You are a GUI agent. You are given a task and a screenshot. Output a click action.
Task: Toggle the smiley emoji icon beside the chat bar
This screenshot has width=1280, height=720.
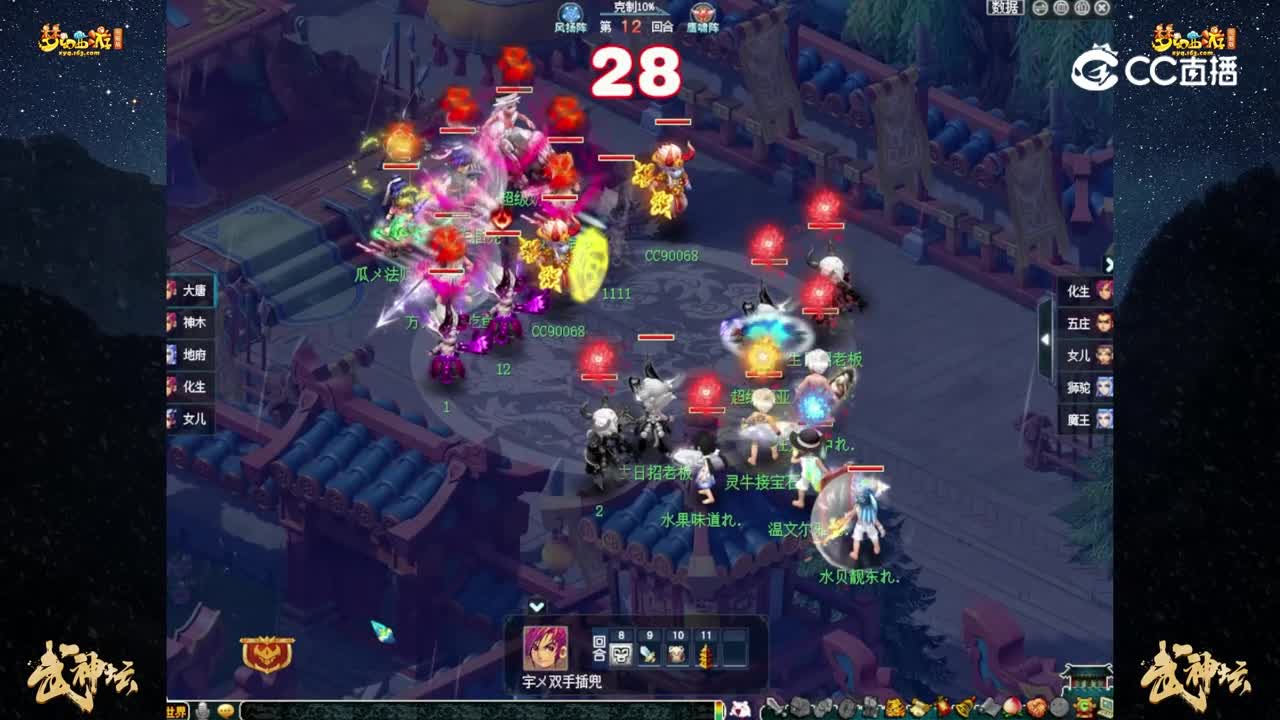tap(224, 710)
